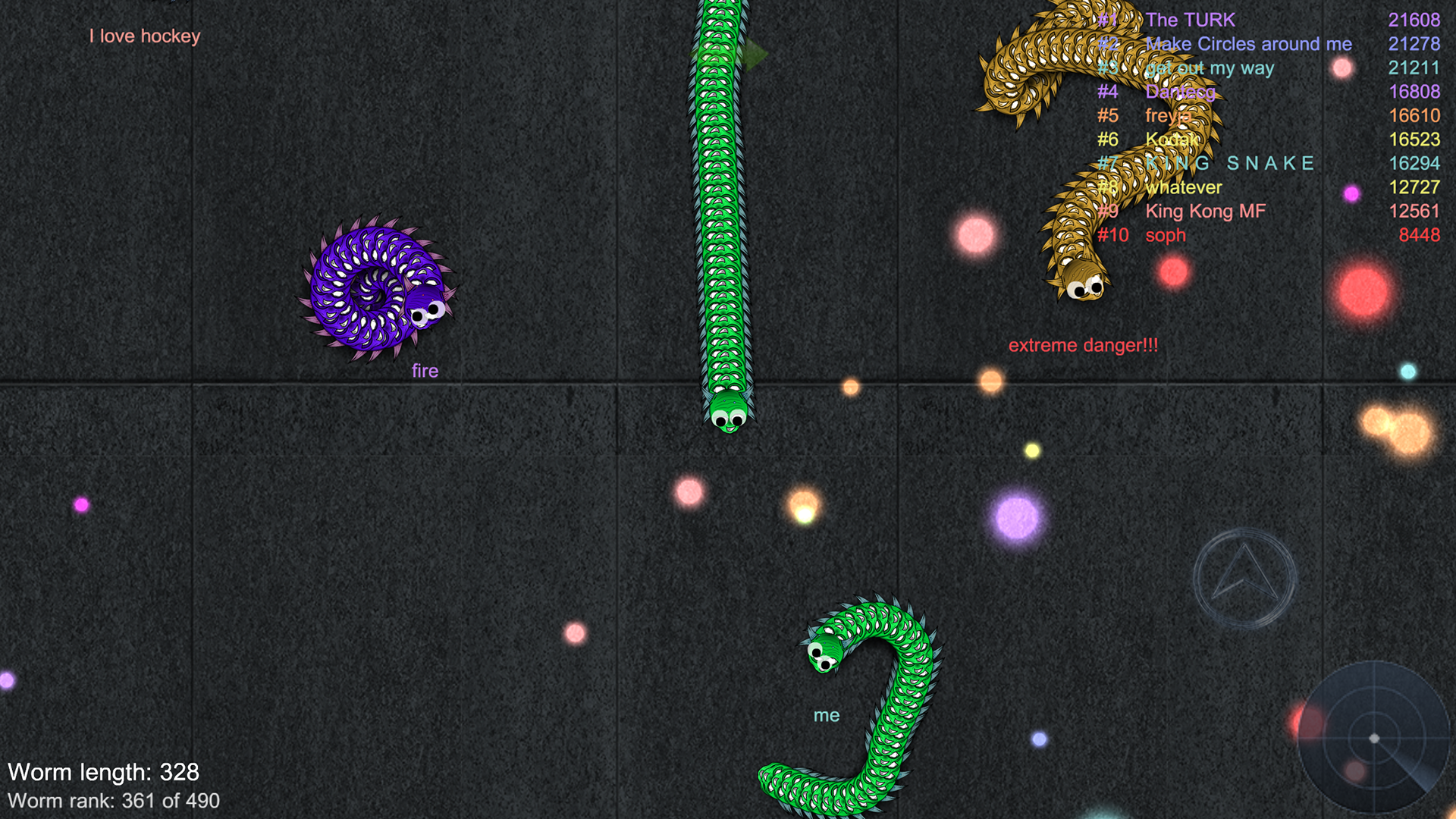This screenshot has width=1456, height=819.
Task: Tap the white dot at minimap center
Action: (1374, 737)
